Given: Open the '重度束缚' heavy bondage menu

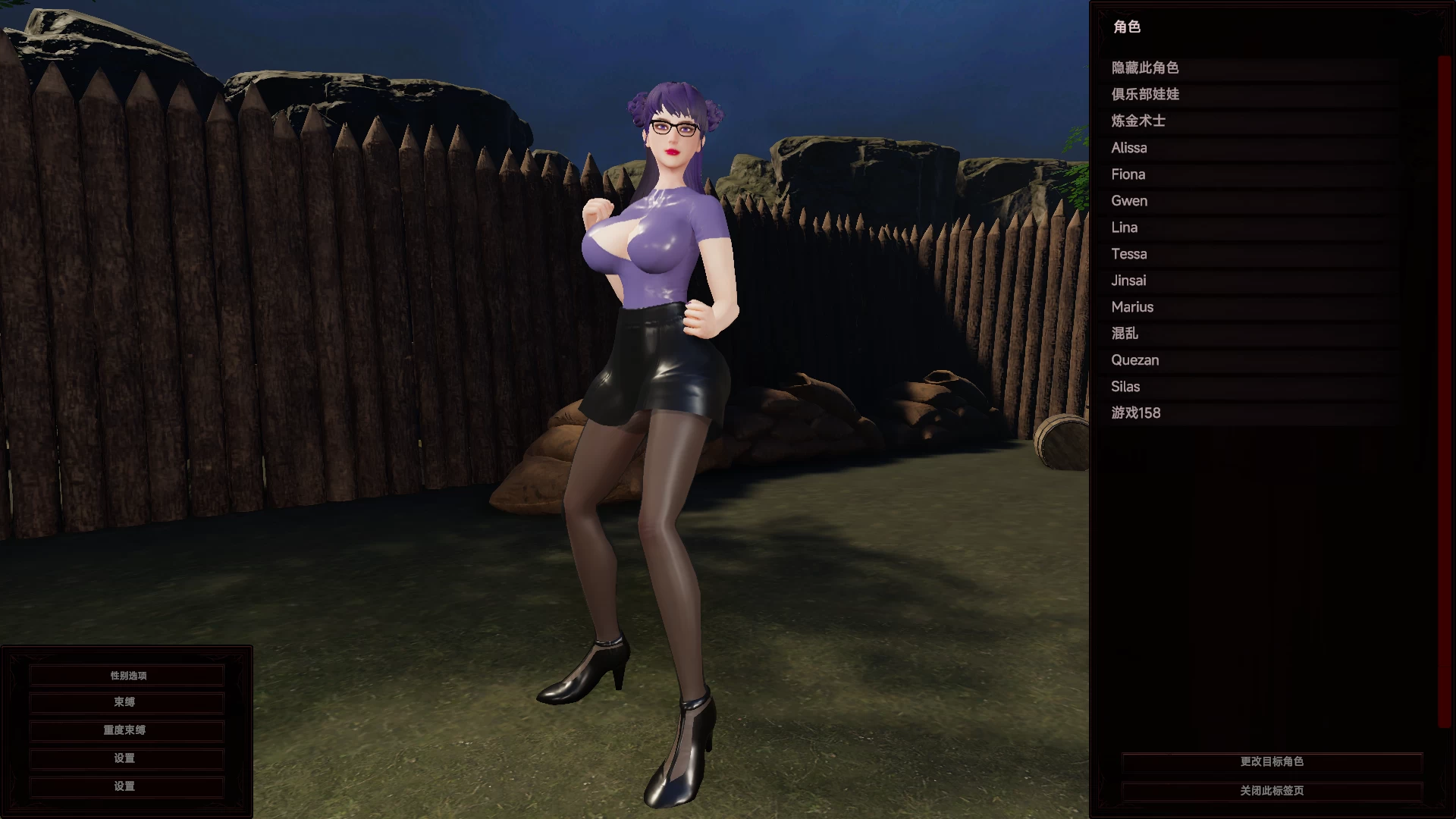Looking at the screenshot, I should (x=125, y=730).
